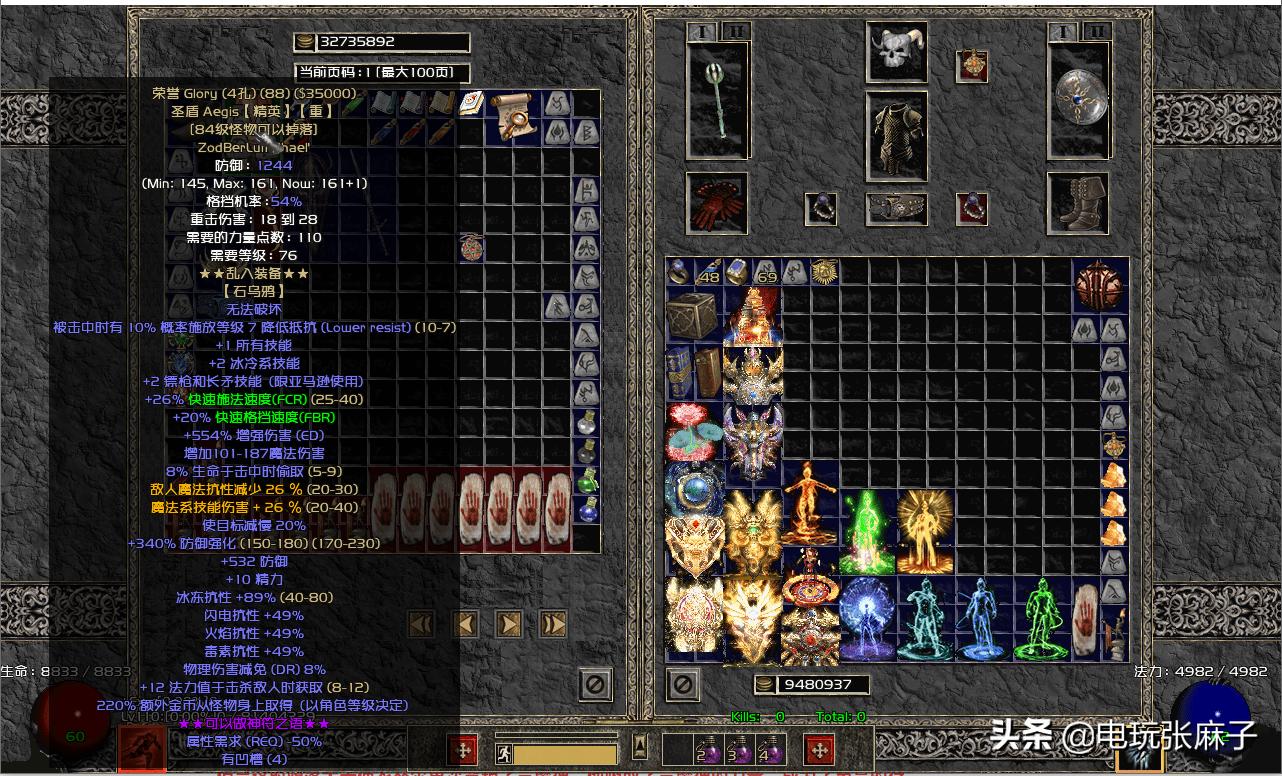Select the equipped amulet slot
Image resolution: width=1282 pixels, height=776 pixels.
pos(972,65)
